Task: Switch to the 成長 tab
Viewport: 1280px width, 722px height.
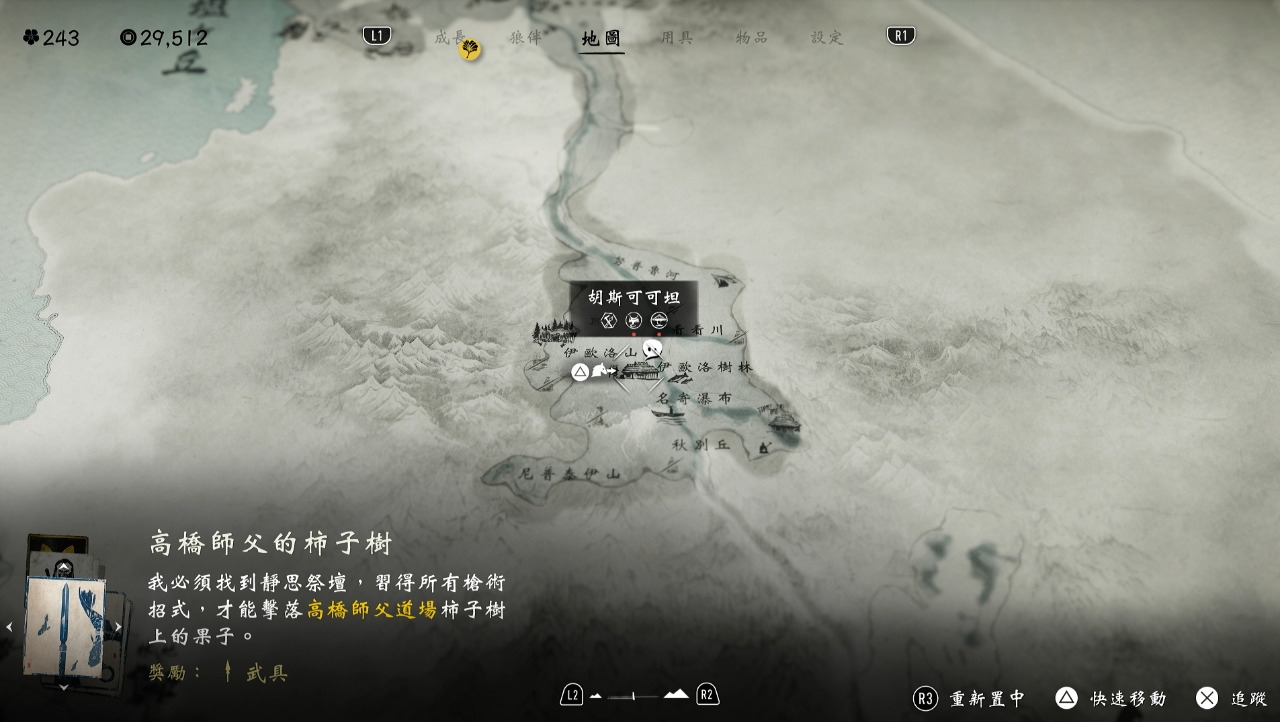Action: pyautogui.click(x=450, y=38)
